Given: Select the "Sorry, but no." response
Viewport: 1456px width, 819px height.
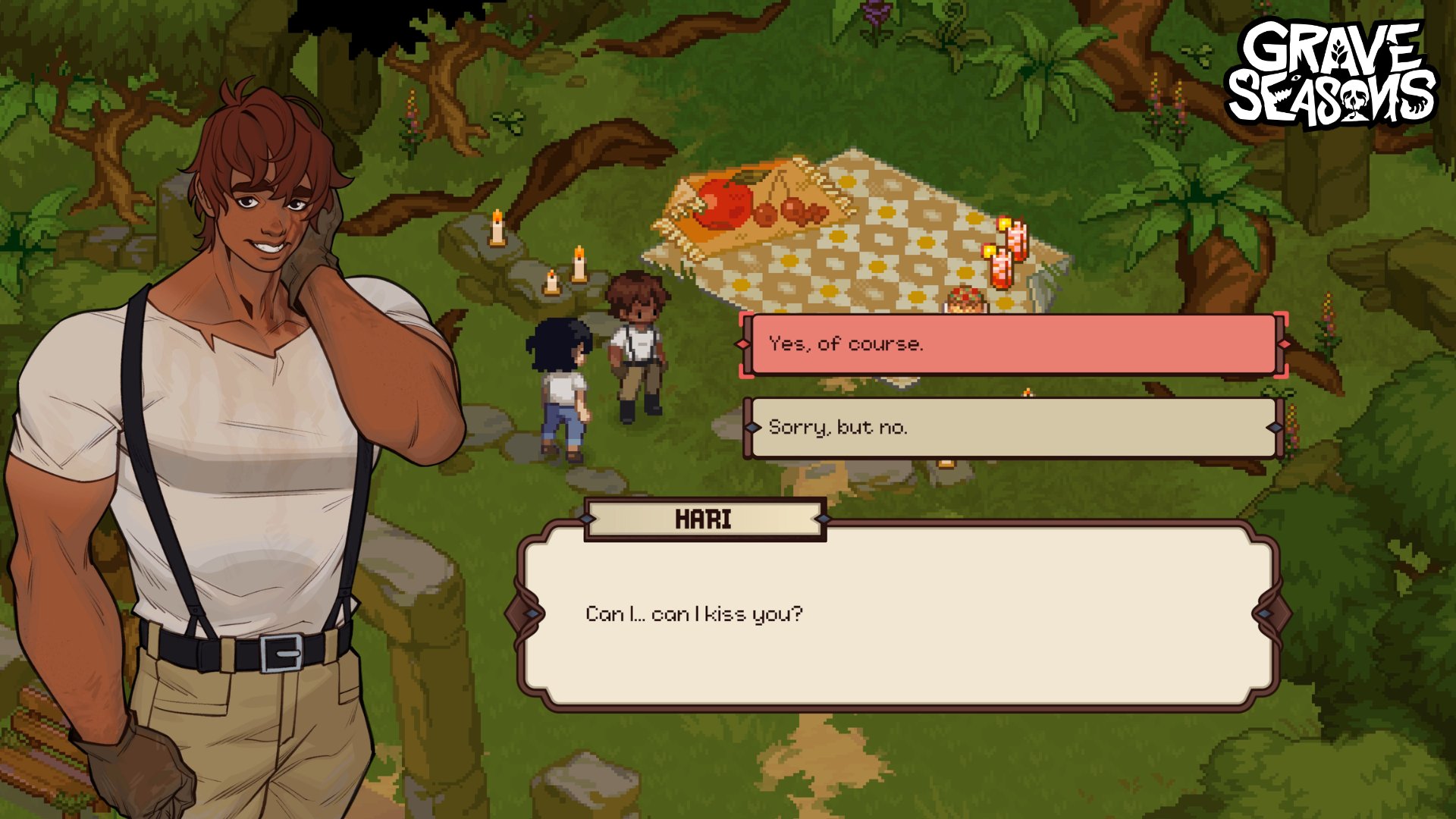Looking at the screenshot, I should (x=1012, y=428).
